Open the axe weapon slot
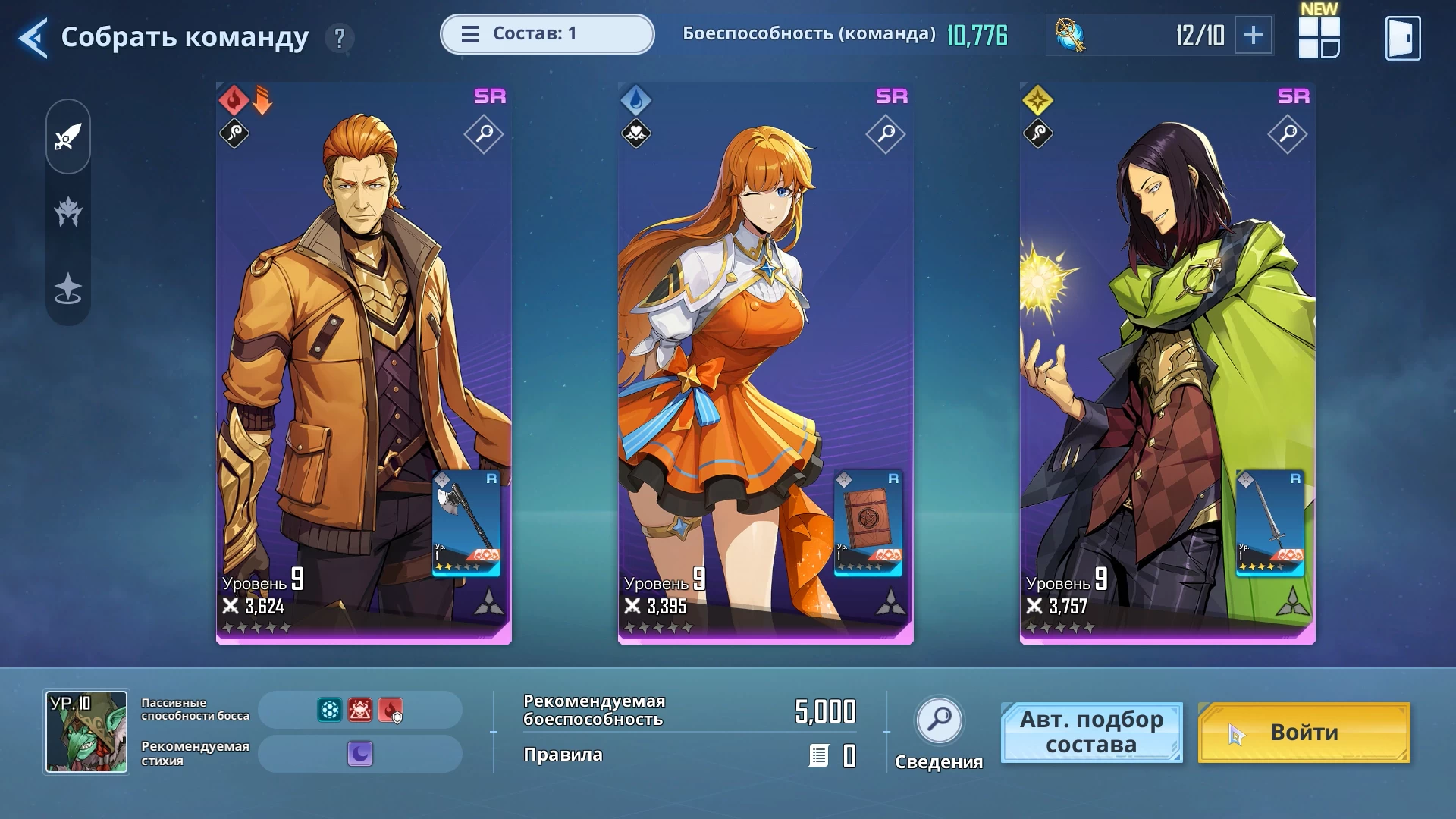1456x819 pixels. click(466, 523)
